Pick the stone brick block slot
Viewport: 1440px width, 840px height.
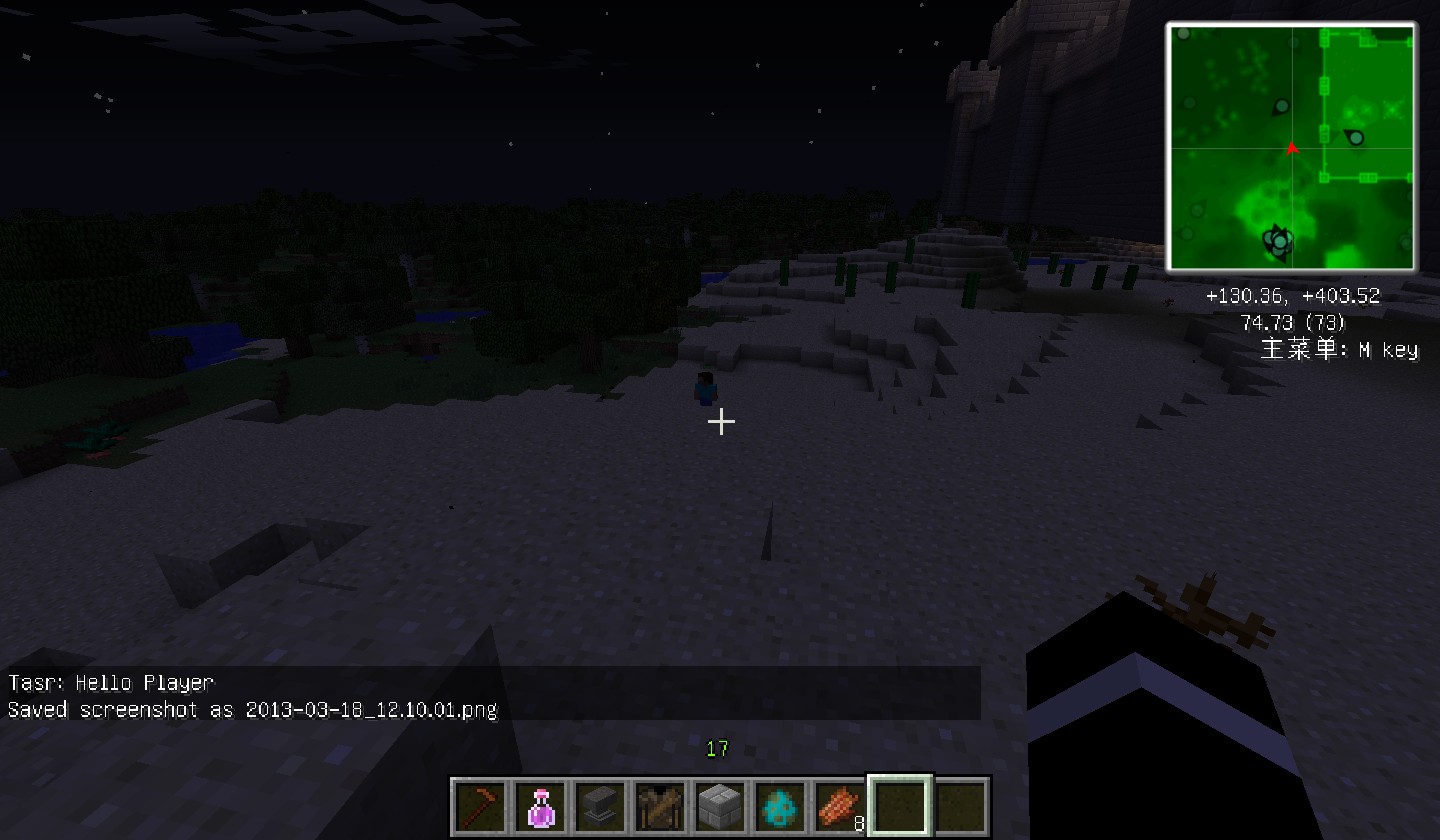click(720, 806)
